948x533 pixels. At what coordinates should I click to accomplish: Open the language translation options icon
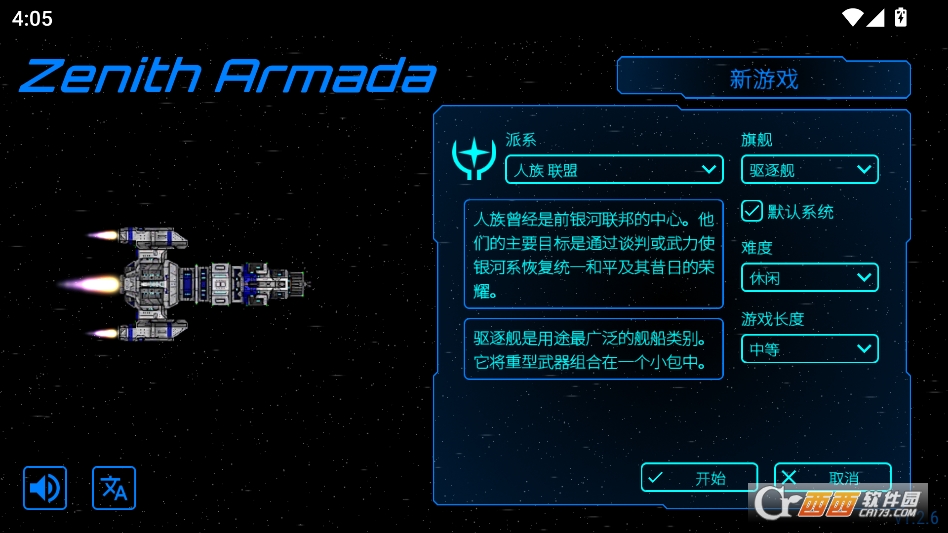(114, 488)
